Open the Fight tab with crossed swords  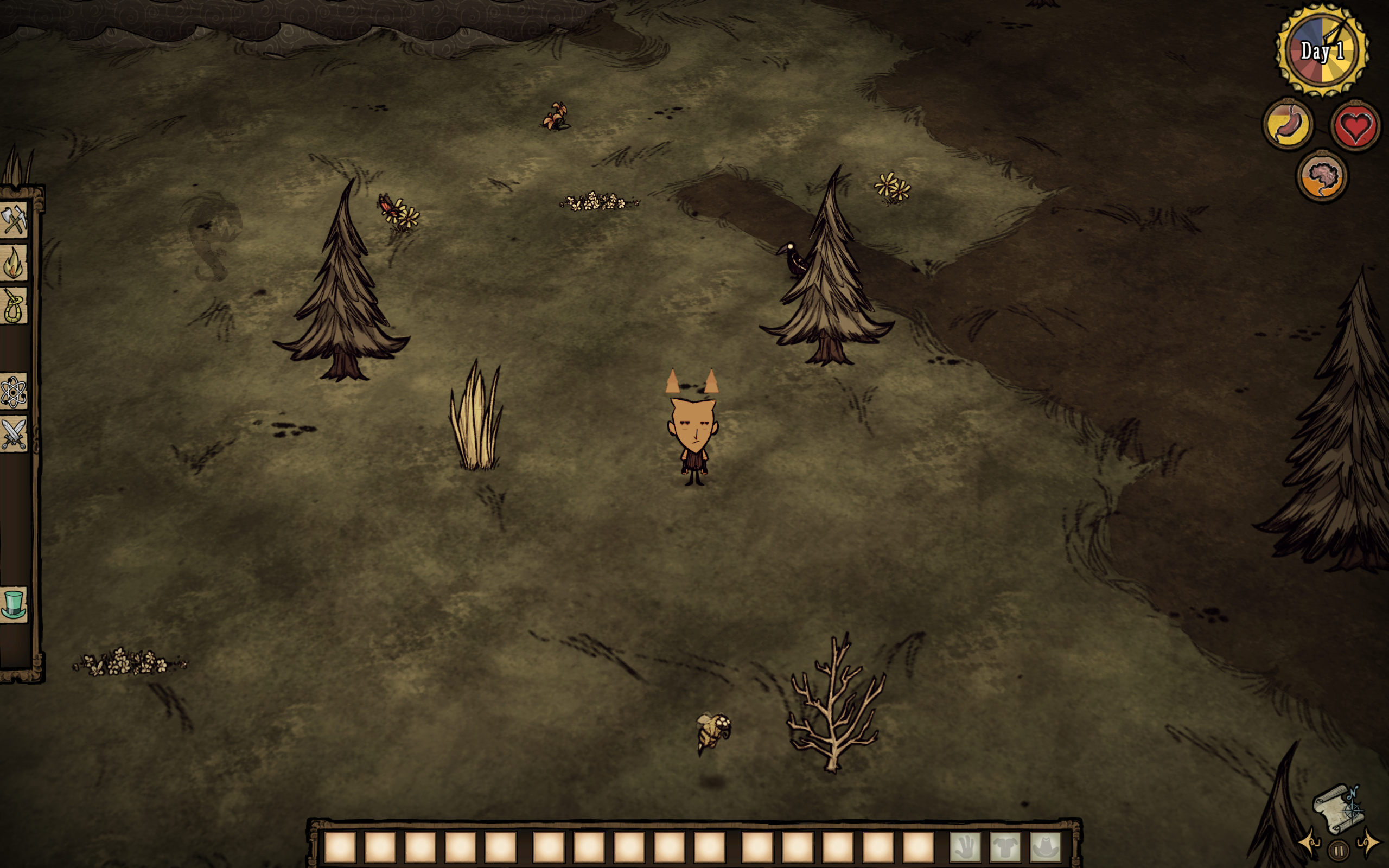point(14,435)
